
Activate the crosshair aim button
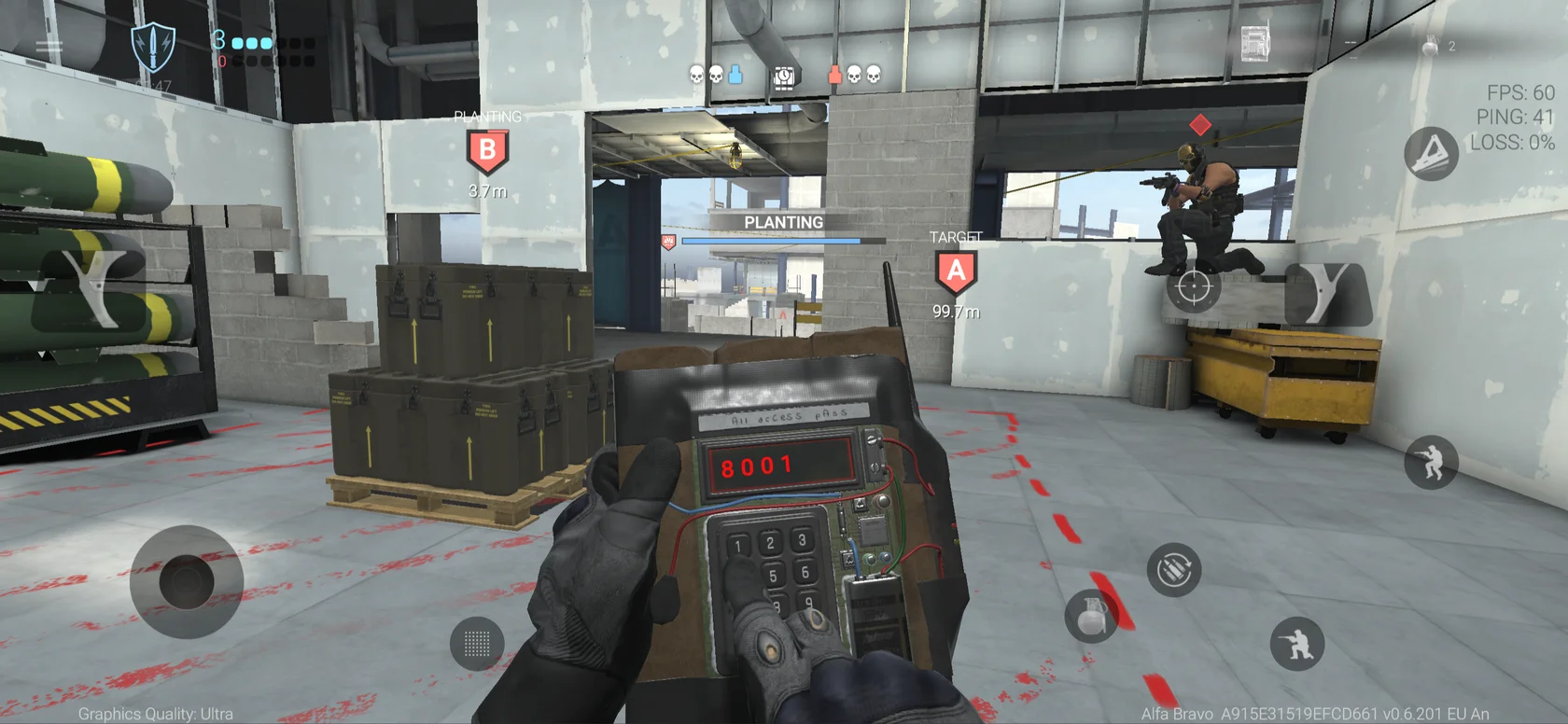1193,286
